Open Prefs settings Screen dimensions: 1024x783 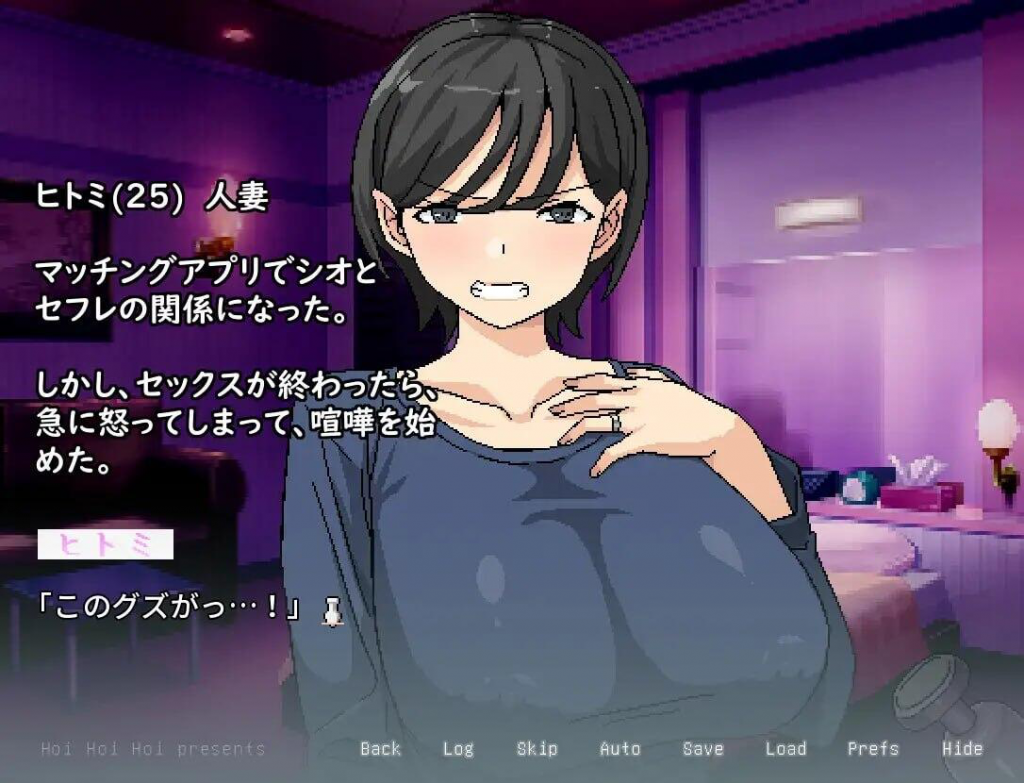(873, 749)
